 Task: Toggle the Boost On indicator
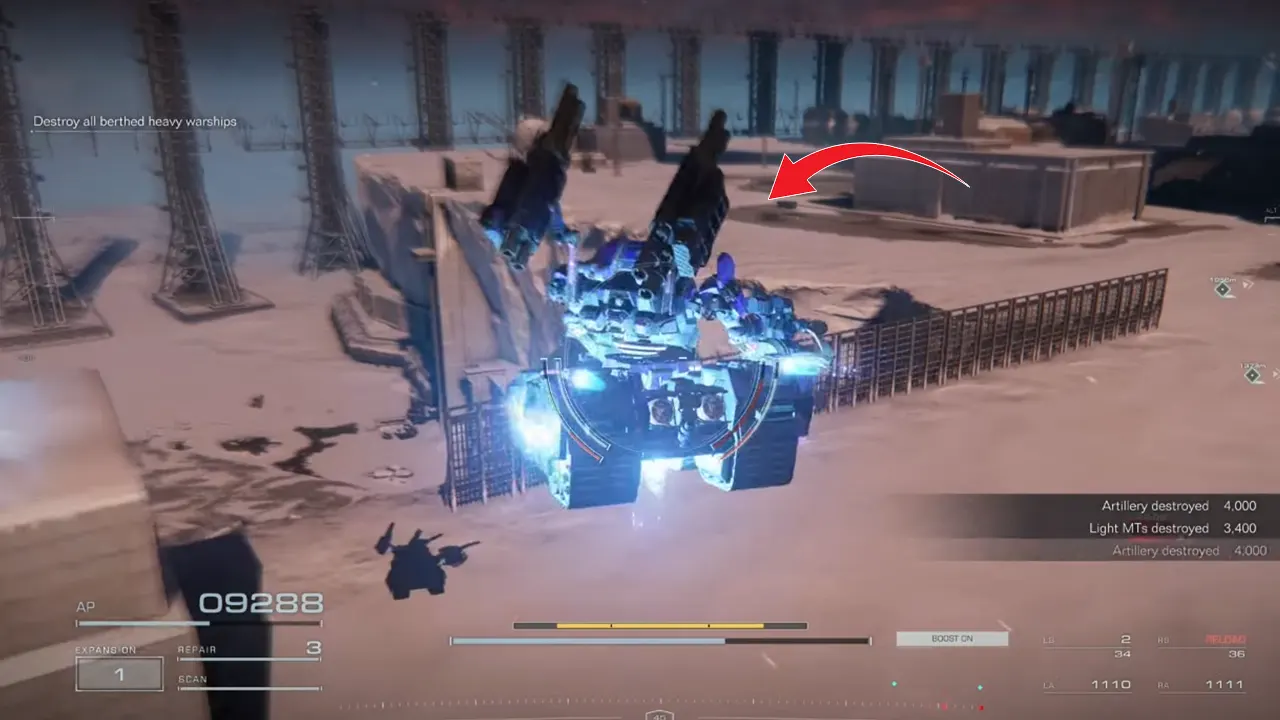(x=952, y=638)
